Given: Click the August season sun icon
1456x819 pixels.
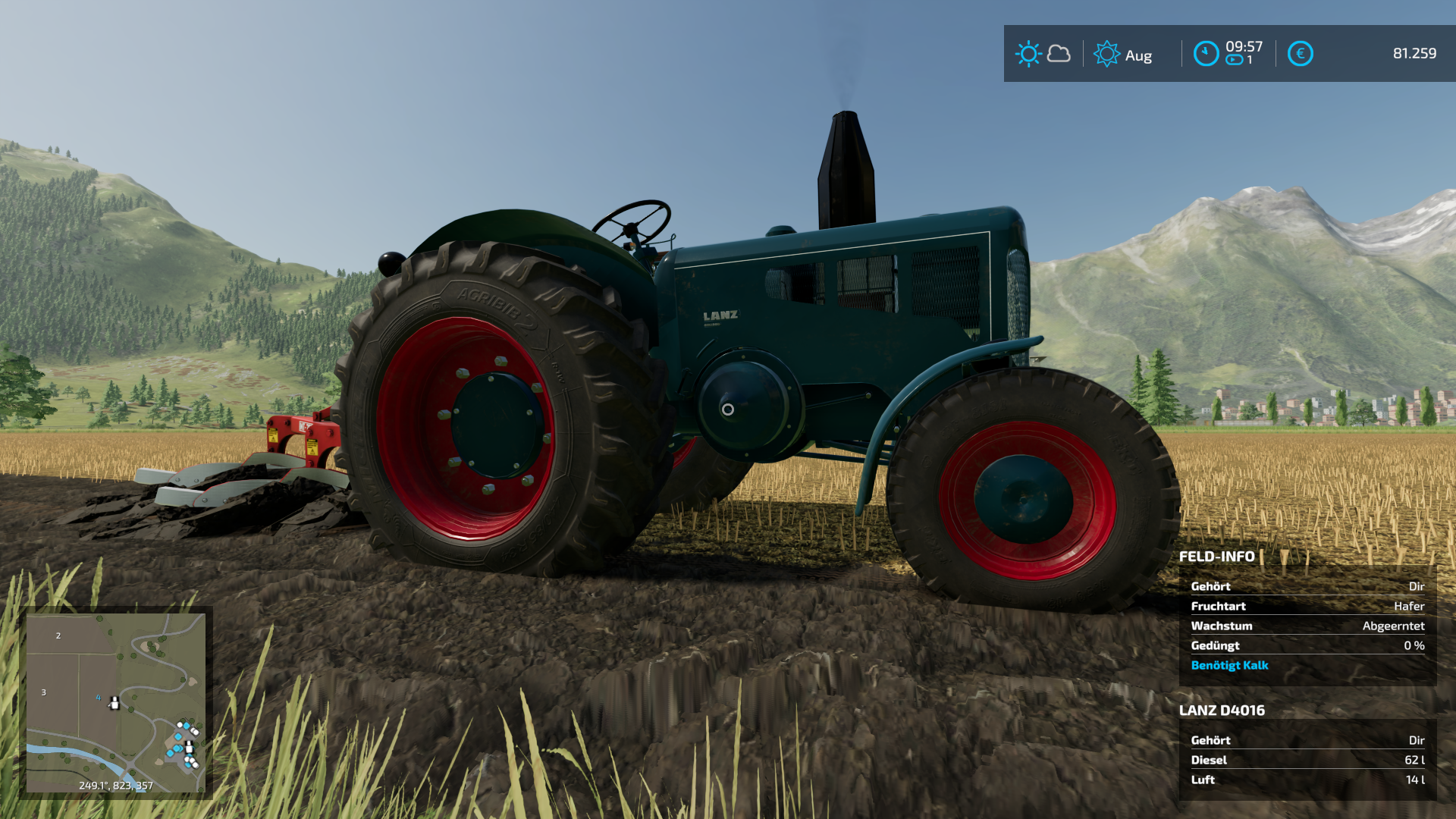Looking at the screenshot, I should 1106,54.
